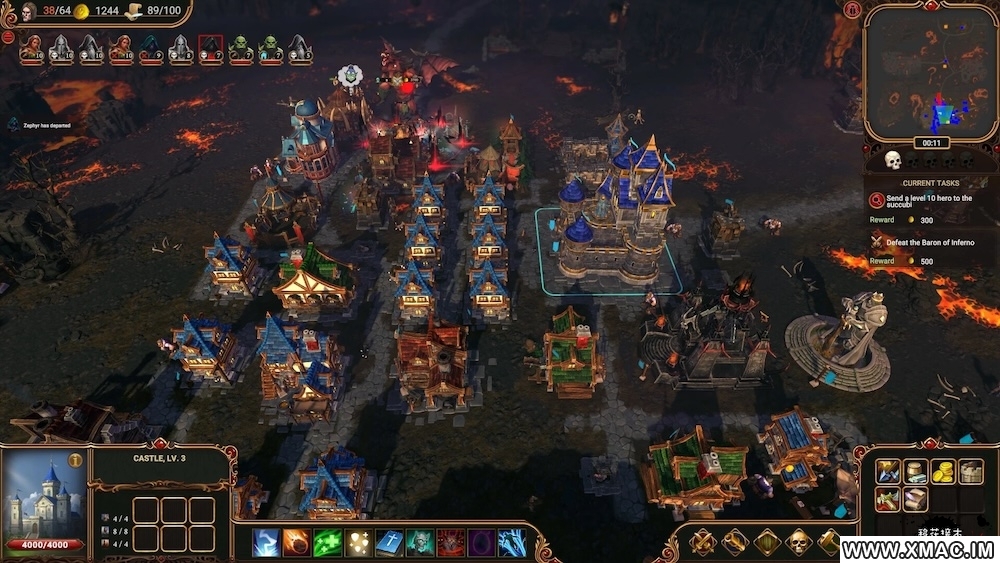This screenshot has width=1000, height=563.
Task: Open the gold coins castle action
Action: click(x=943, y=472)
